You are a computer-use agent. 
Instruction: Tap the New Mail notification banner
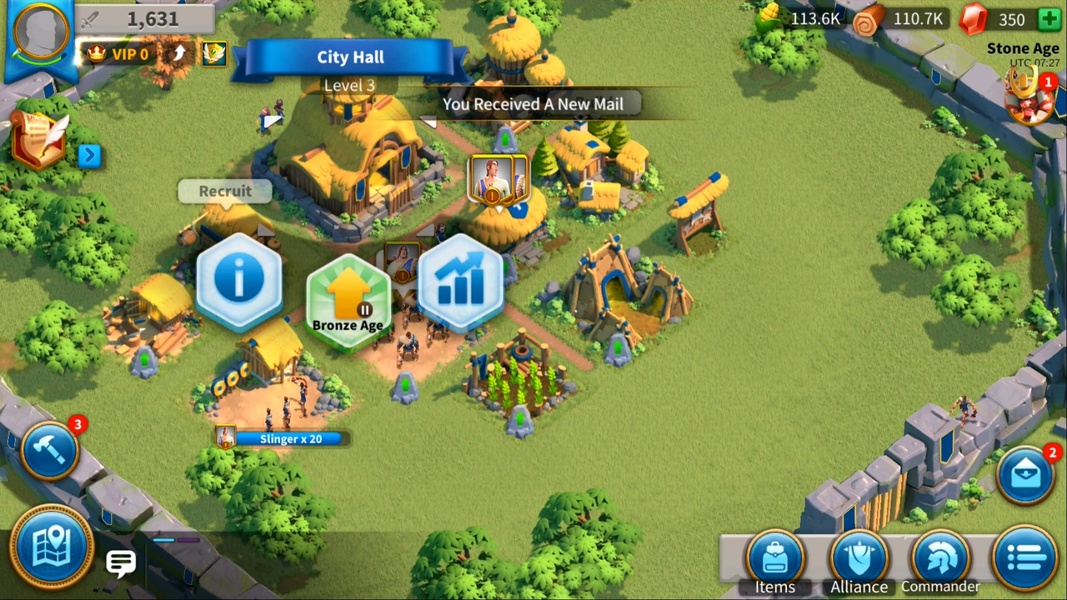click(x=532, y=104)
